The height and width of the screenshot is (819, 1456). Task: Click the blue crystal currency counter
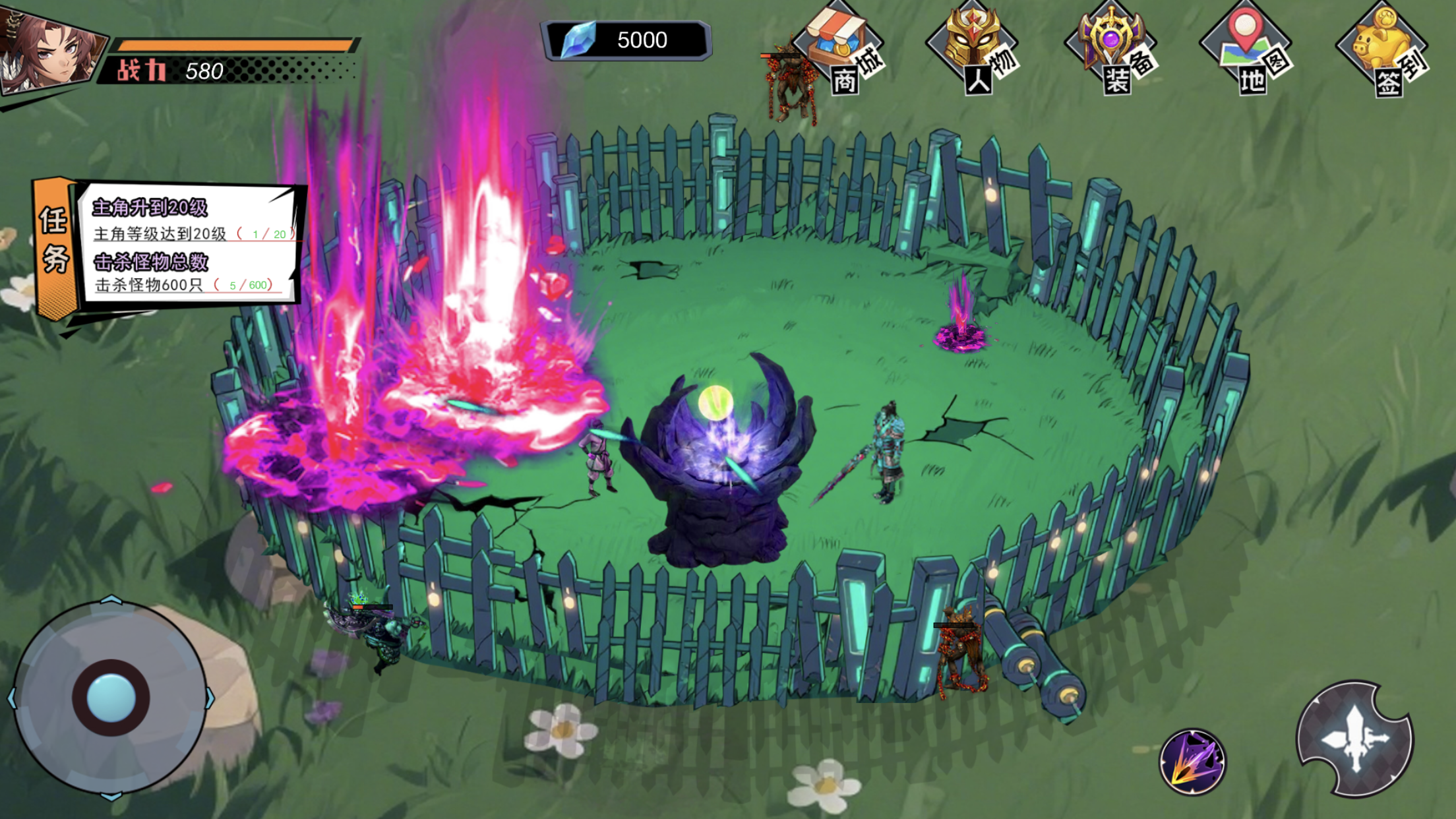625,40
